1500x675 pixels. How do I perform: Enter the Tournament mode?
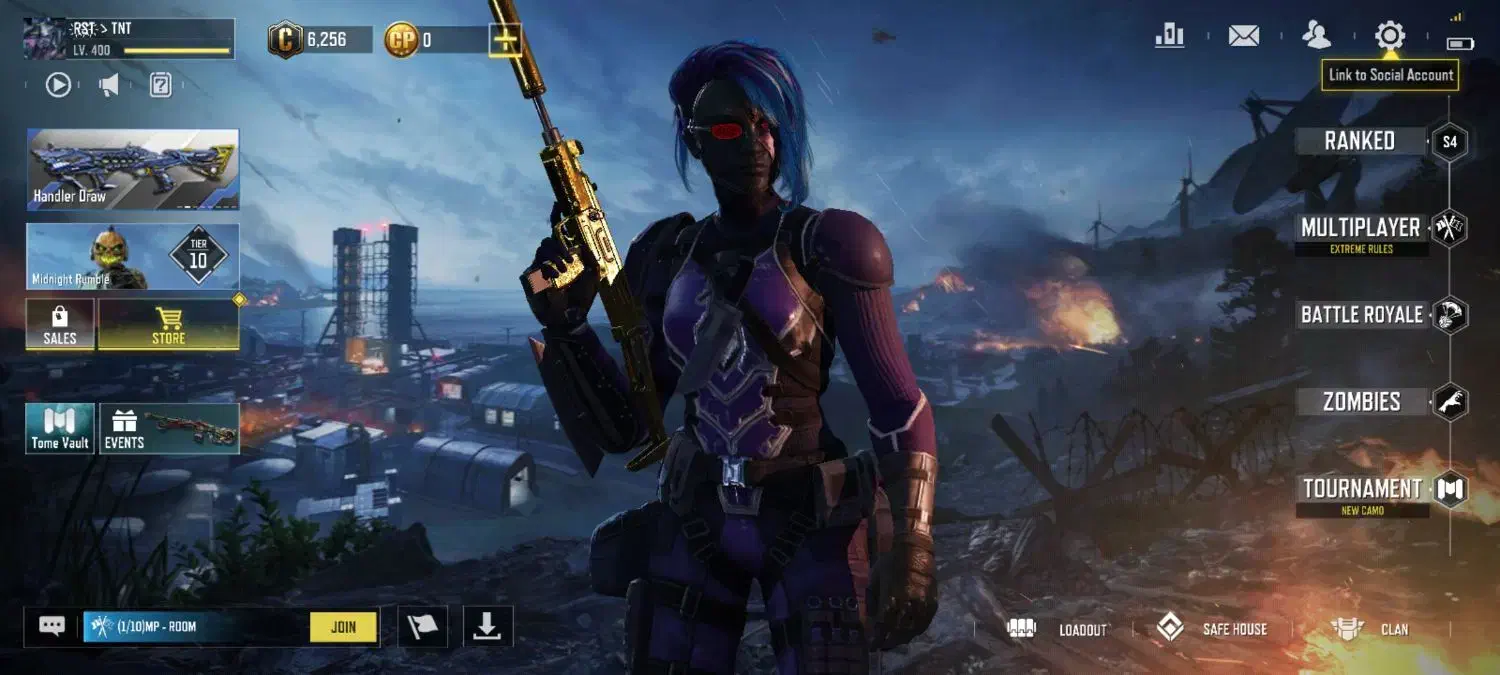click(x=1362, y=489)
